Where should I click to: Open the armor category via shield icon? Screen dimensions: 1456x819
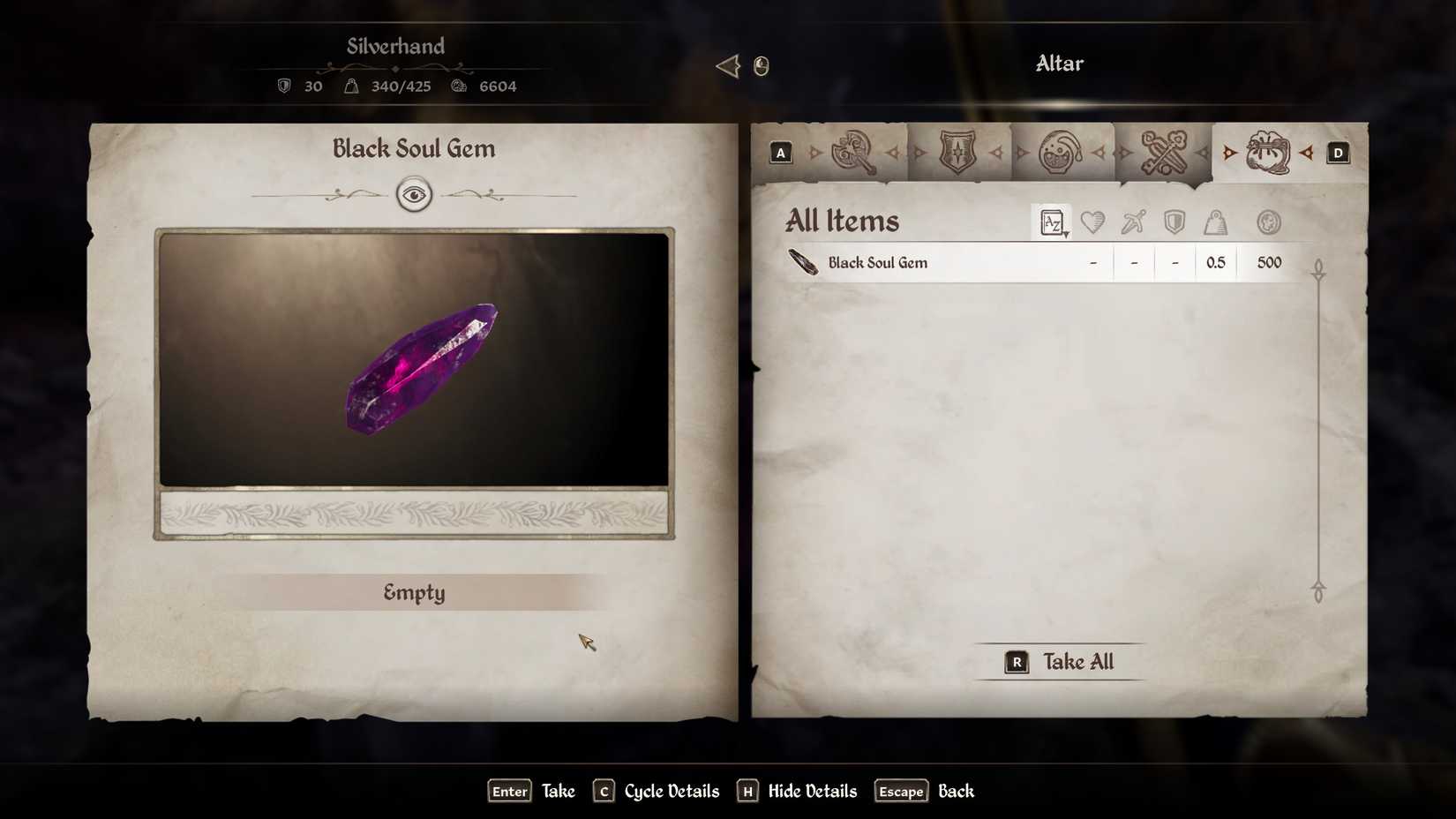point(957,152)
